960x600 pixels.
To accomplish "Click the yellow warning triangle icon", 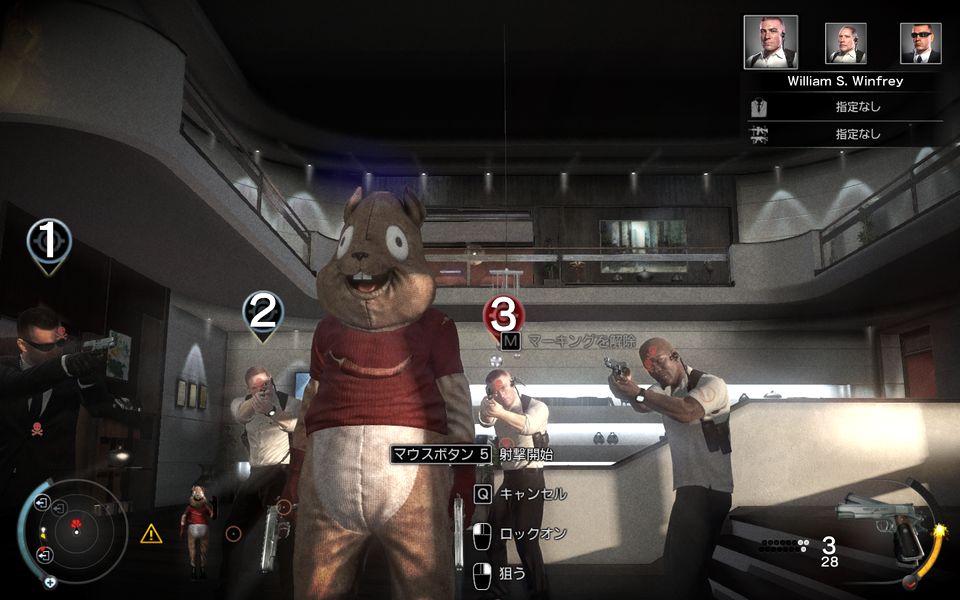I will point(151,534).
